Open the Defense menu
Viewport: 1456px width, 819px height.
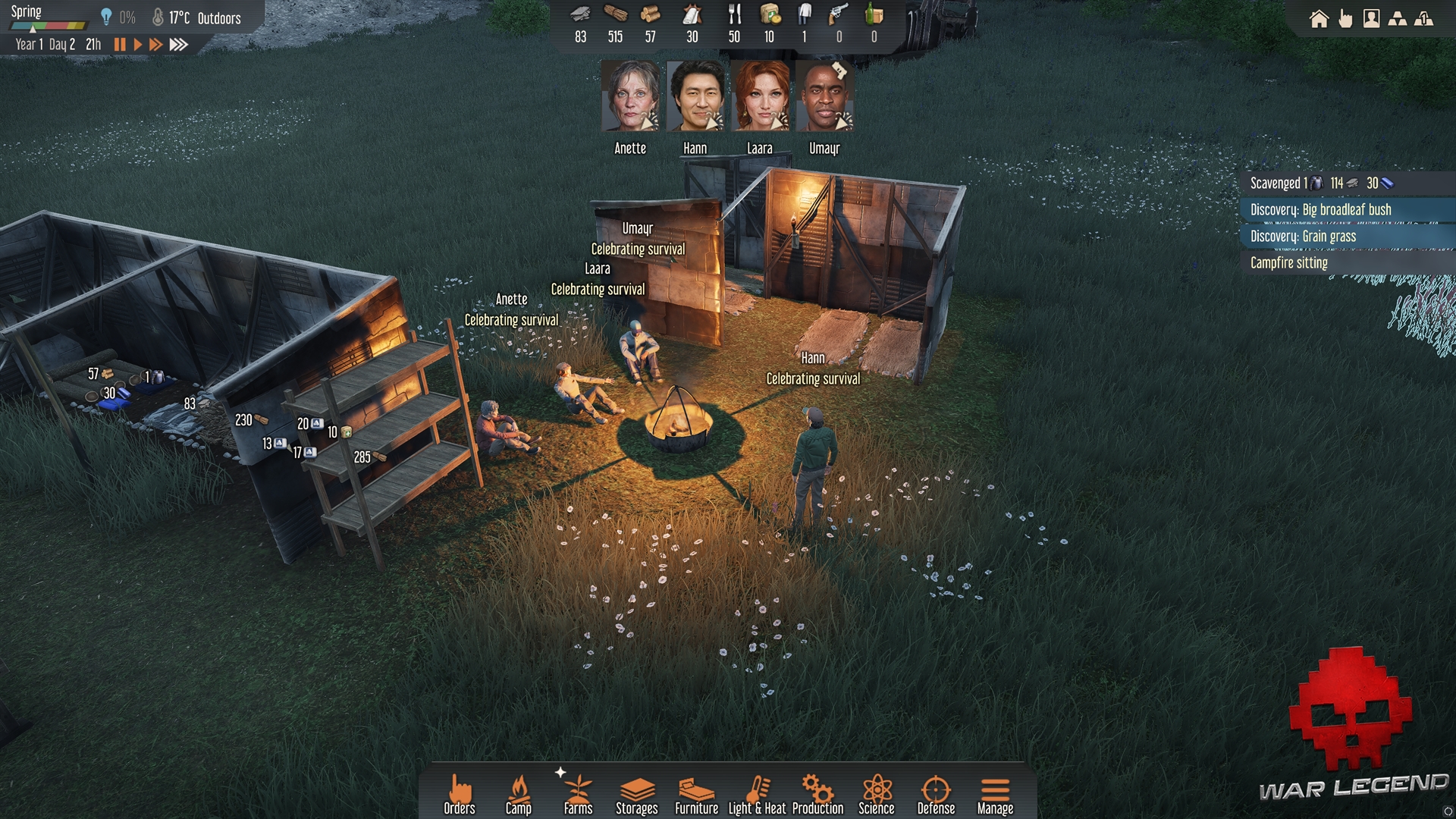pyautogui.click(x=936, y=794)
